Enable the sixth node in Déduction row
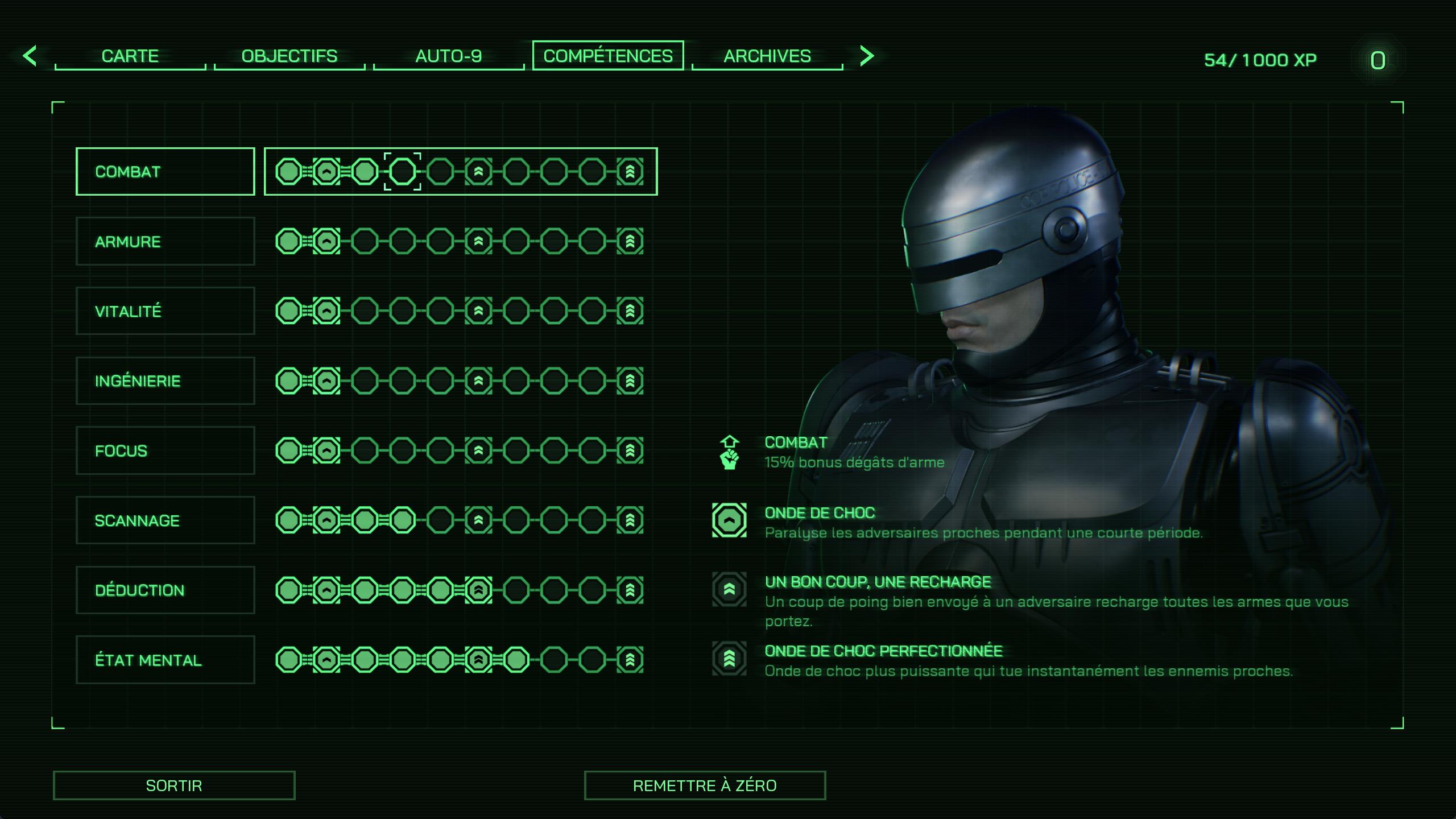This screenshot has width=1456, height=819. (x=479, y=590)
